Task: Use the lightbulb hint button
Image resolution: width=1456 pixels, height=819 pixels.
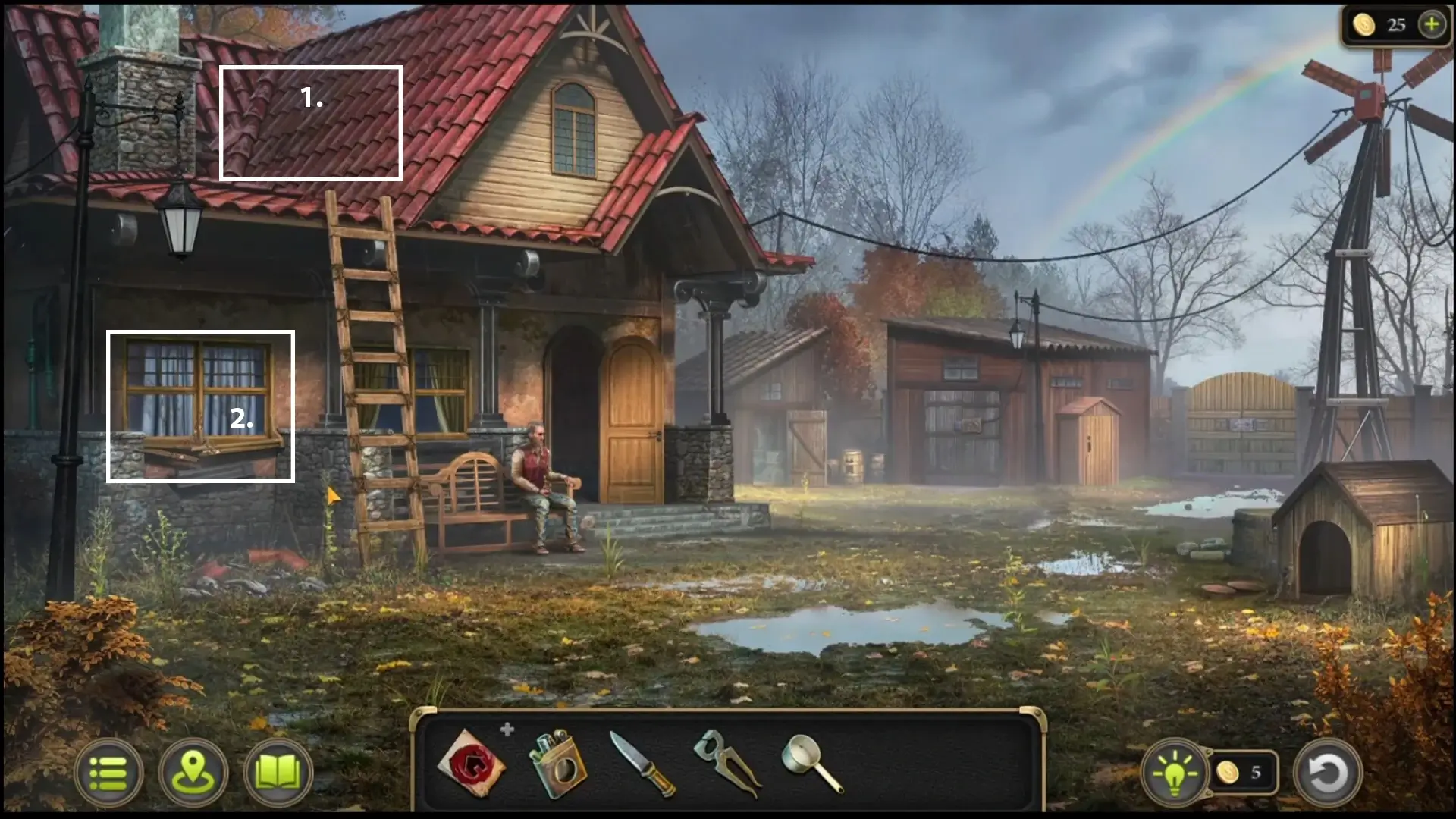Action: (1174, 773)
